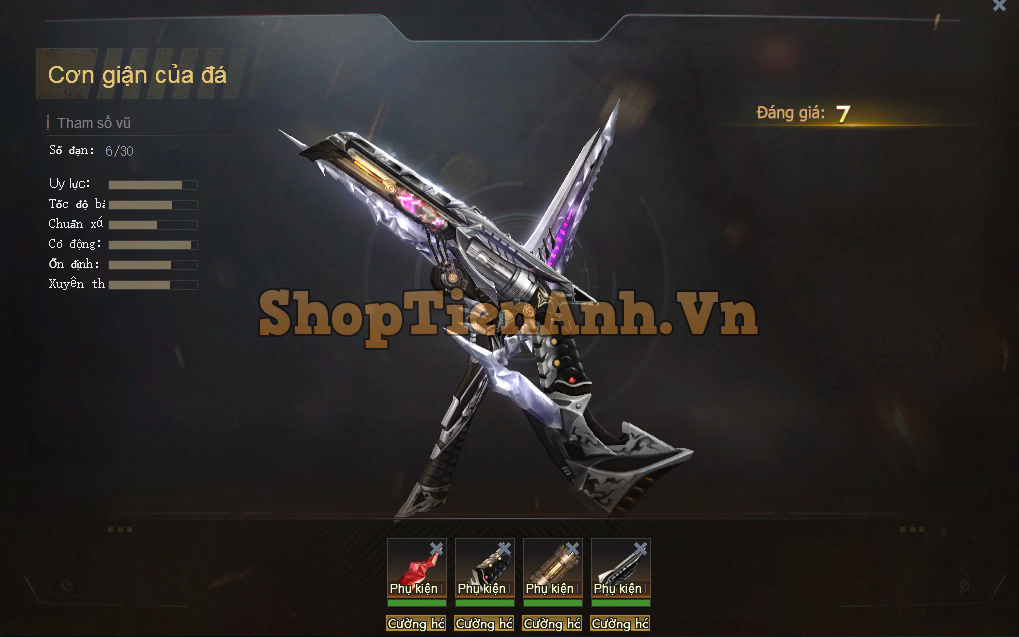The image size is (1019, 637).
Task: Click Cường hóa under the red crystal accessory
Action: [416, 624]
